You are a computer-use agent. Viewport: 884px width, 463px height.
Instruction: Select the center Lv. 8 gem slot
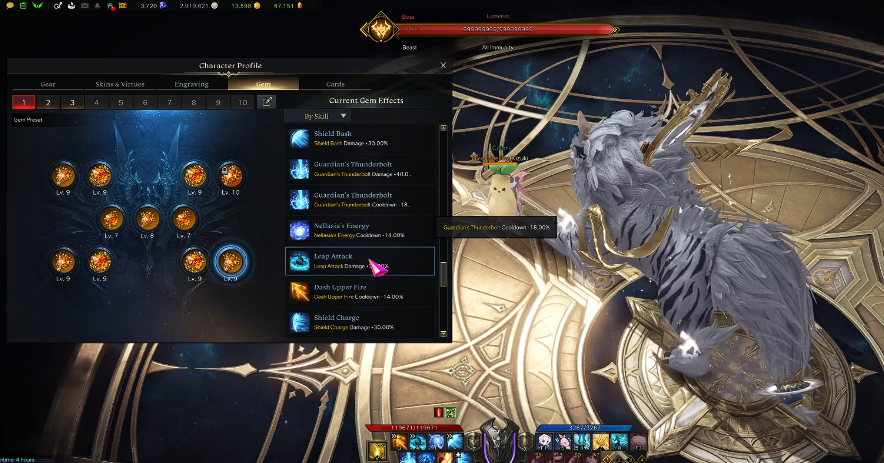point(147,218)
